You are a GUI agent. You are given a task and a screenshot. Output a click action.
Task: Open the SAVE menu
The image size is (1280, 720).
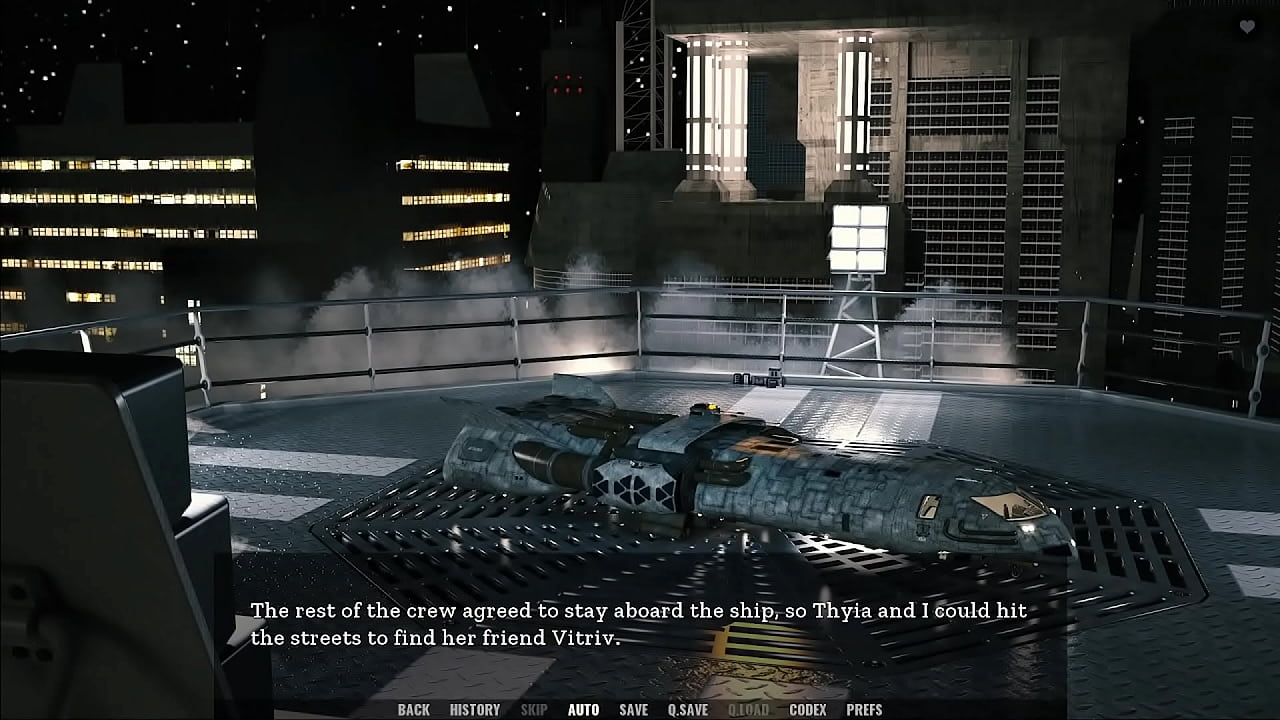pos(633,710)
